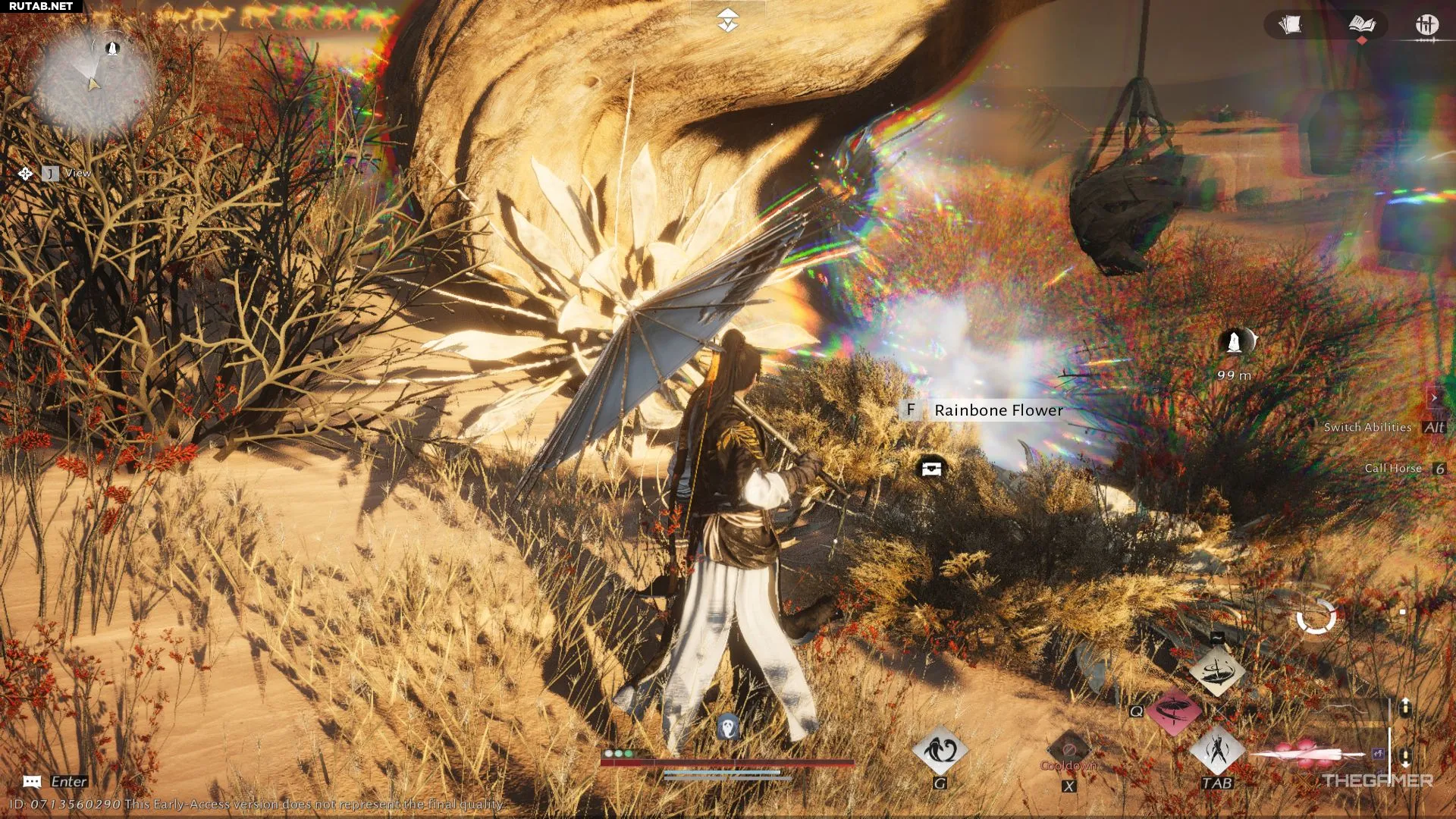
Task: Activate the figure stance weapon swap skill
Action: tap(1216, 751)
